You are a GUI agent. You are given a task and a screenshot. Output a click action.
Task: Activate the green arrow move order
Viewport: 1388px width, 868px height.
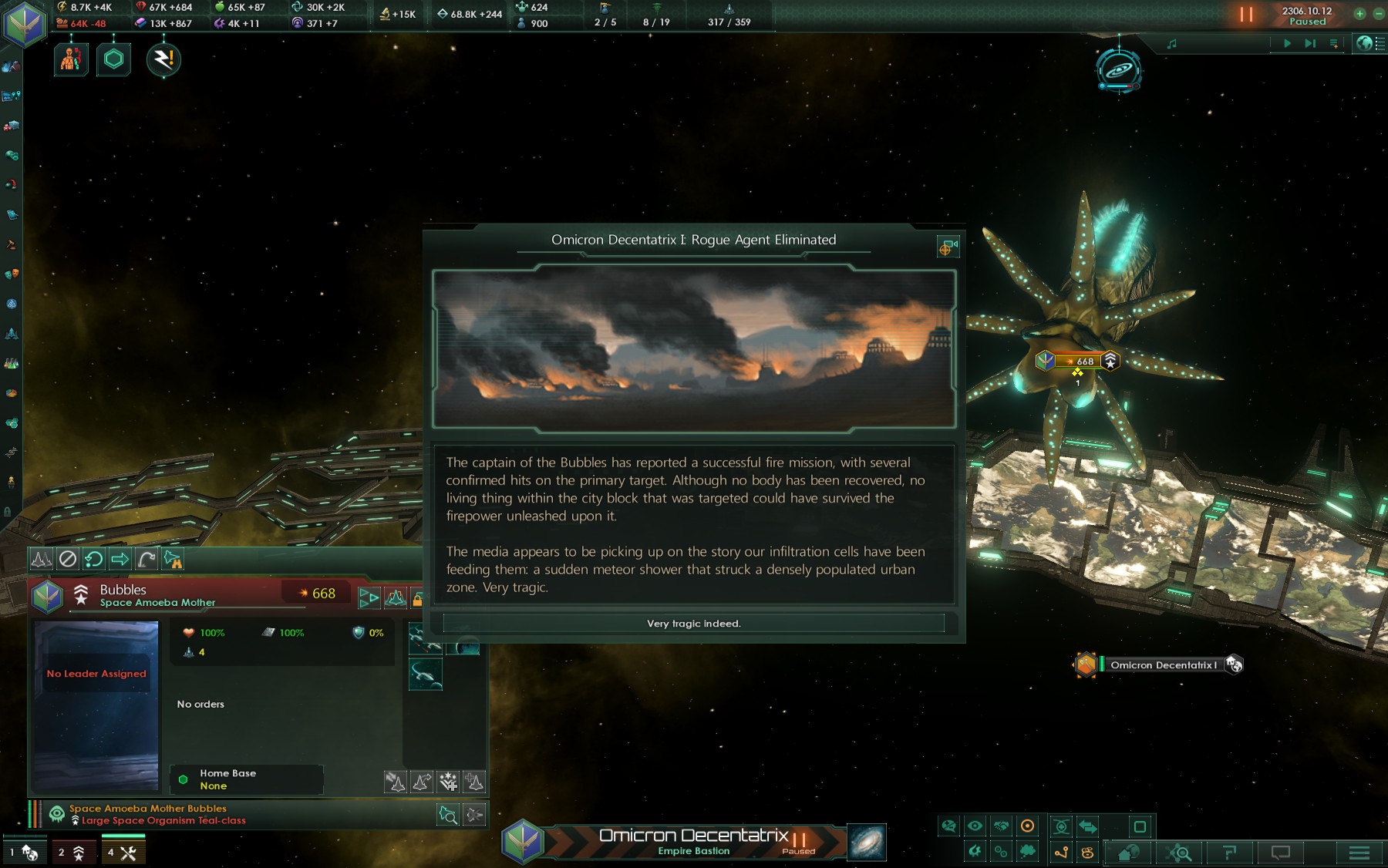pyautogui.click(x=120, y=559)
